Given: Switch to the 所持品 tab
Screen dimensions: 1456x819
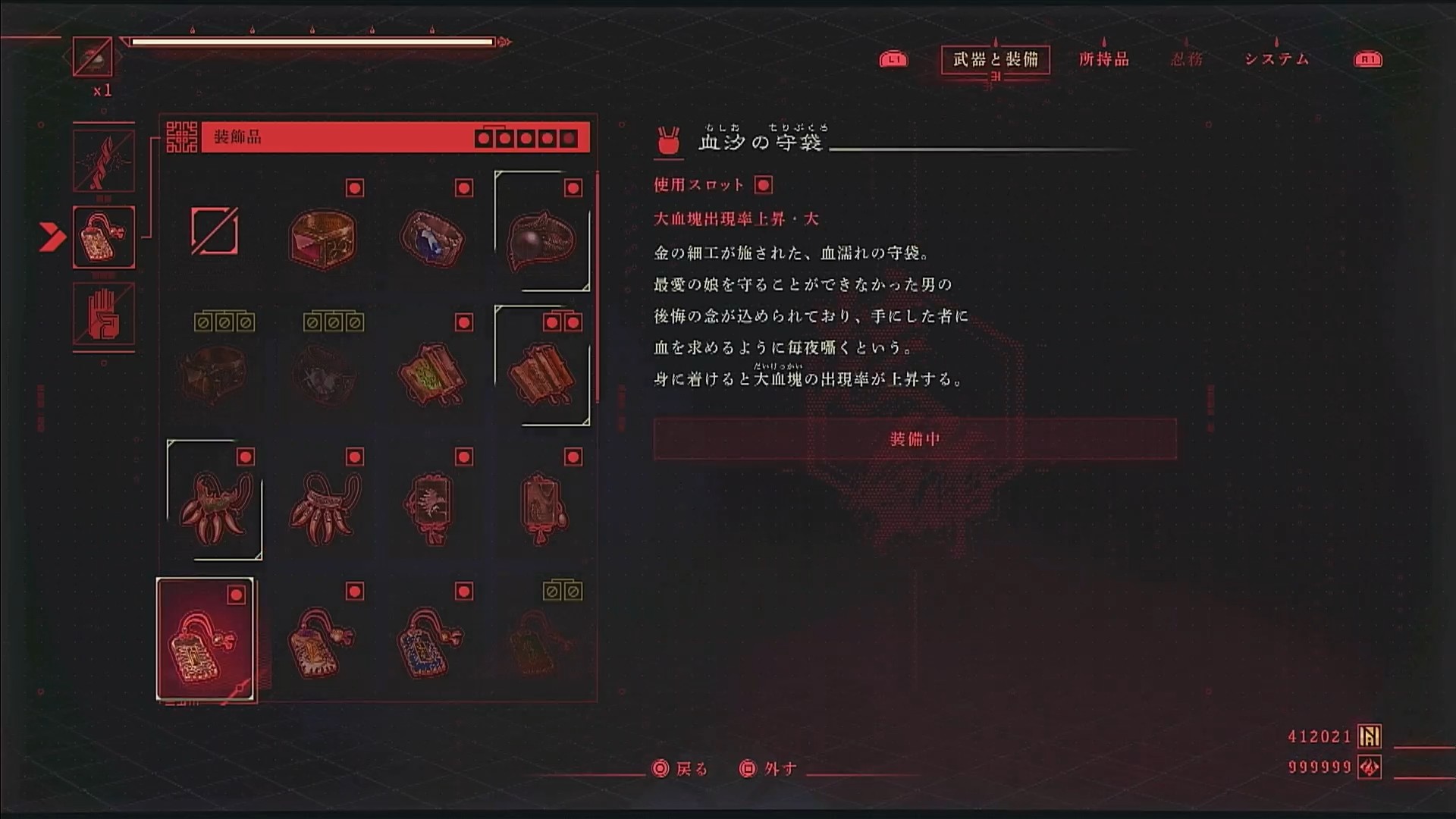Looking at the screenshot, I should (x=1103, y=59).
